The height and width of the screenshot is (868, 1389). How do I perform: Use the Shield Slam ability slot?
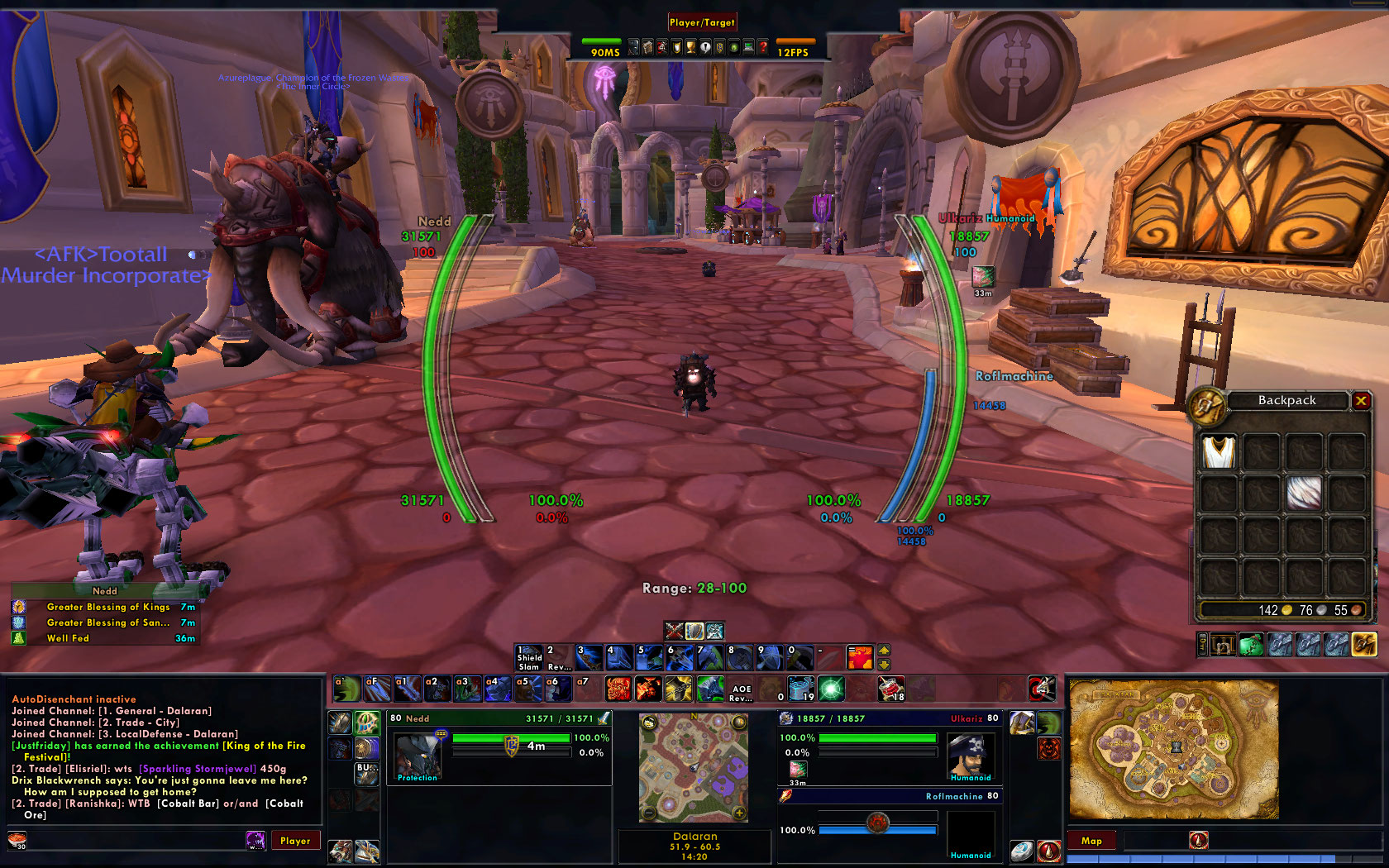(x=529, y=658)
